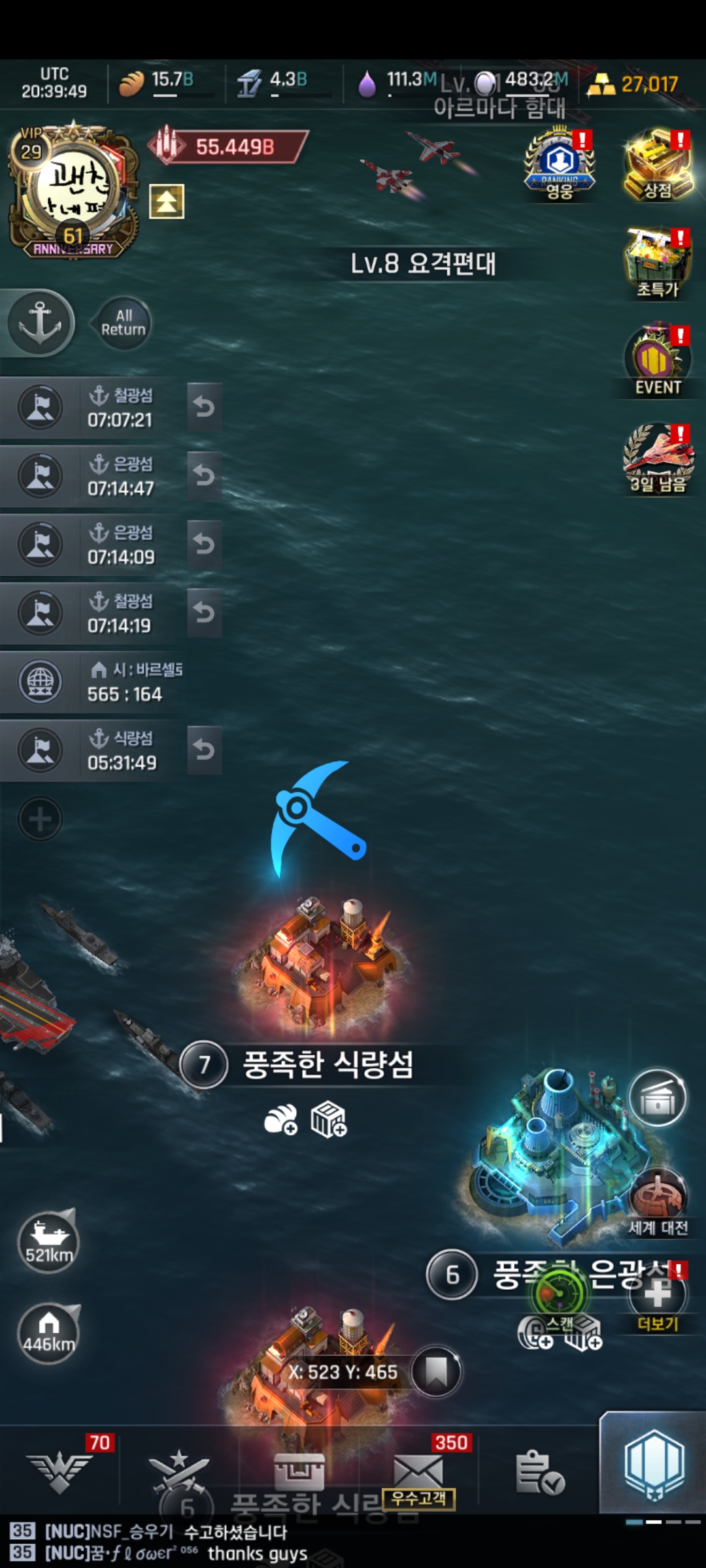Recall all fleets with All Return
Screen dimensions: 706x1568
tap(123, 323)
